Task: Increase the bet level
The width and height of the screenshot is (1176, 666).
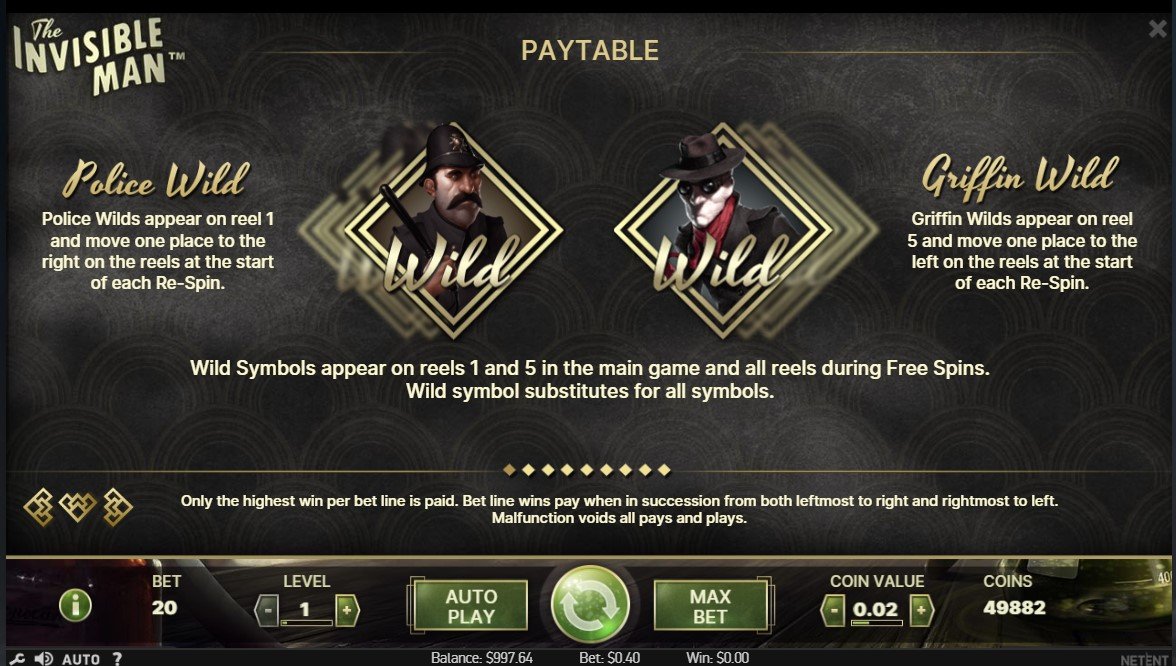Action: [x=346, y=609]
